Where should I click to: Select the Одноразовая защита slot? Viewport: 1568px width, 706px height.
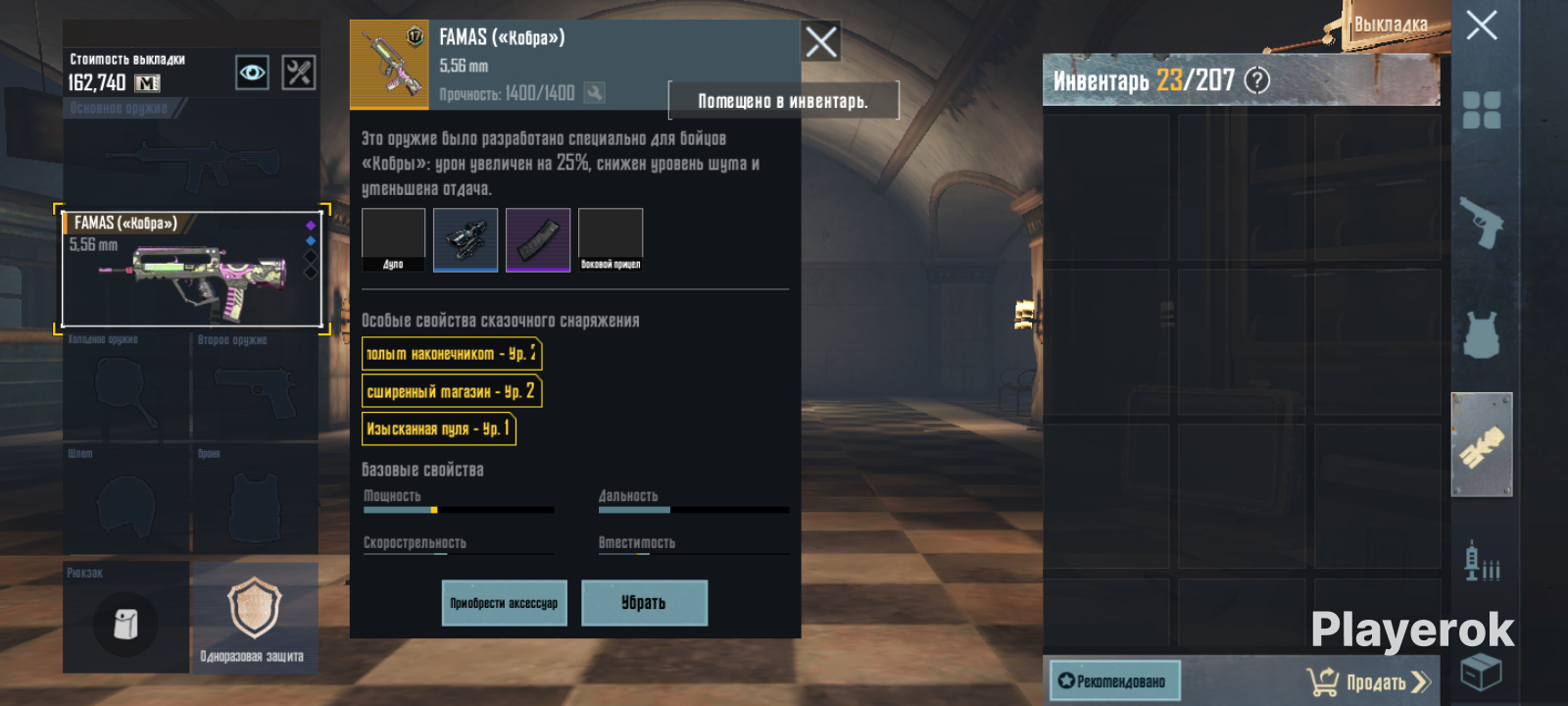coord(254,617)
